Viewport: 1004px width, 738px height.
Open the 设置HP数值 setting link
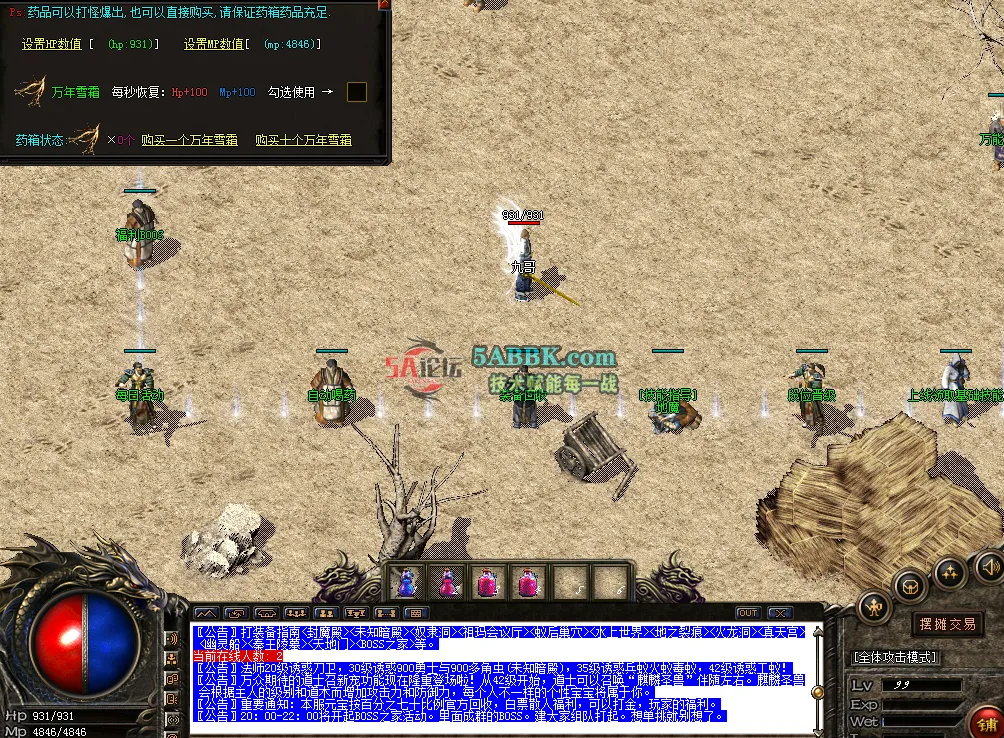coord(53,45)
